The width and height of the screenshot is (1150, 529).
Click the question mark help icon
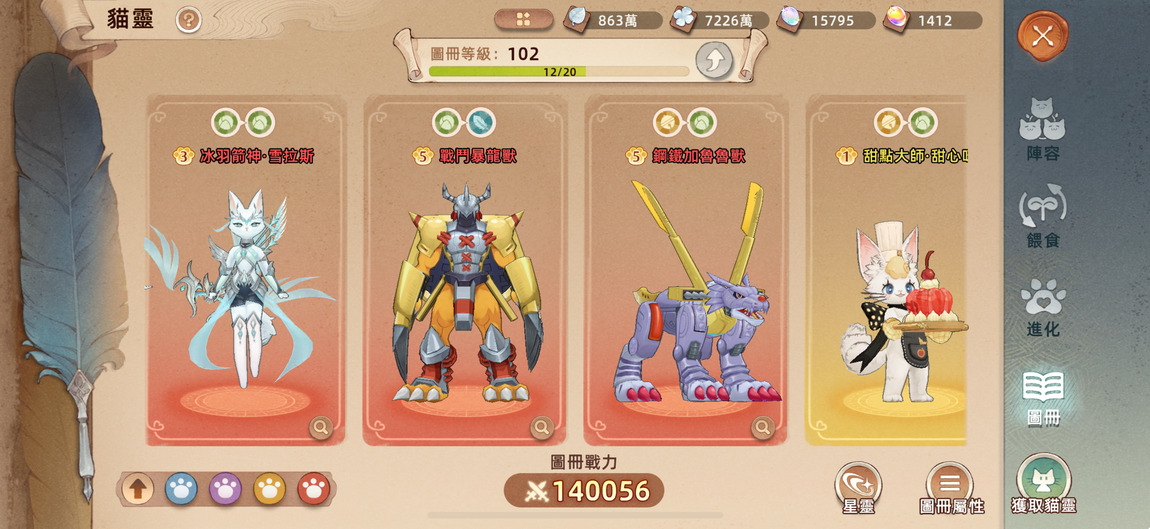click(188, 20)
